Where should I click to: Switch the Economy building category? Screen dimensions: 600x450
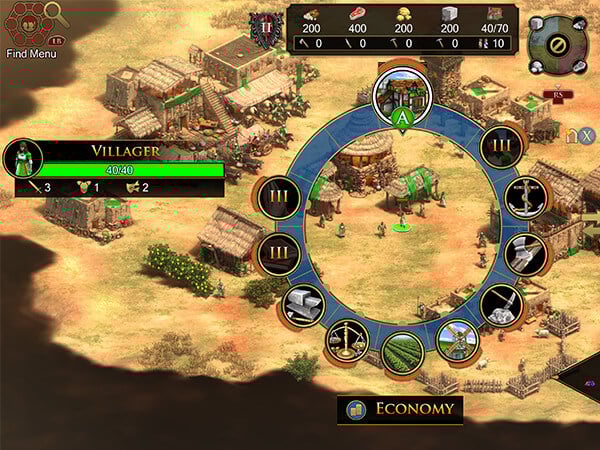[400, 409]
